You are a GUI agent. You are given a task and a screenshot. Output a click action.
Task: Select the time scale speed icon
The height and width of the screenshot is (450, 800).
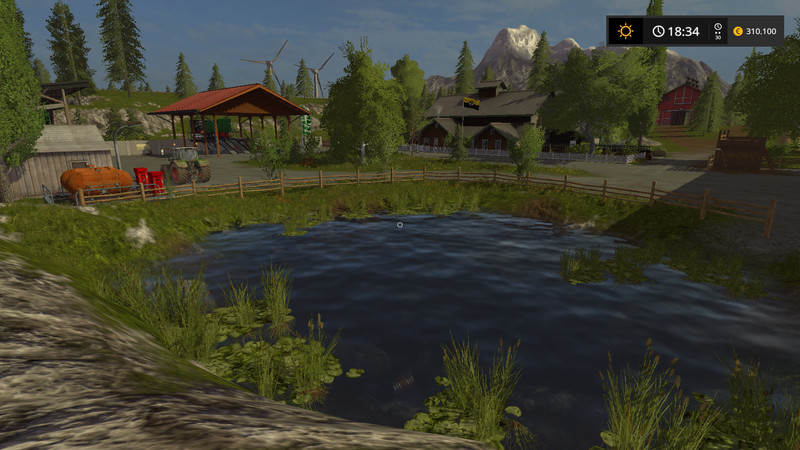[717, 31]
